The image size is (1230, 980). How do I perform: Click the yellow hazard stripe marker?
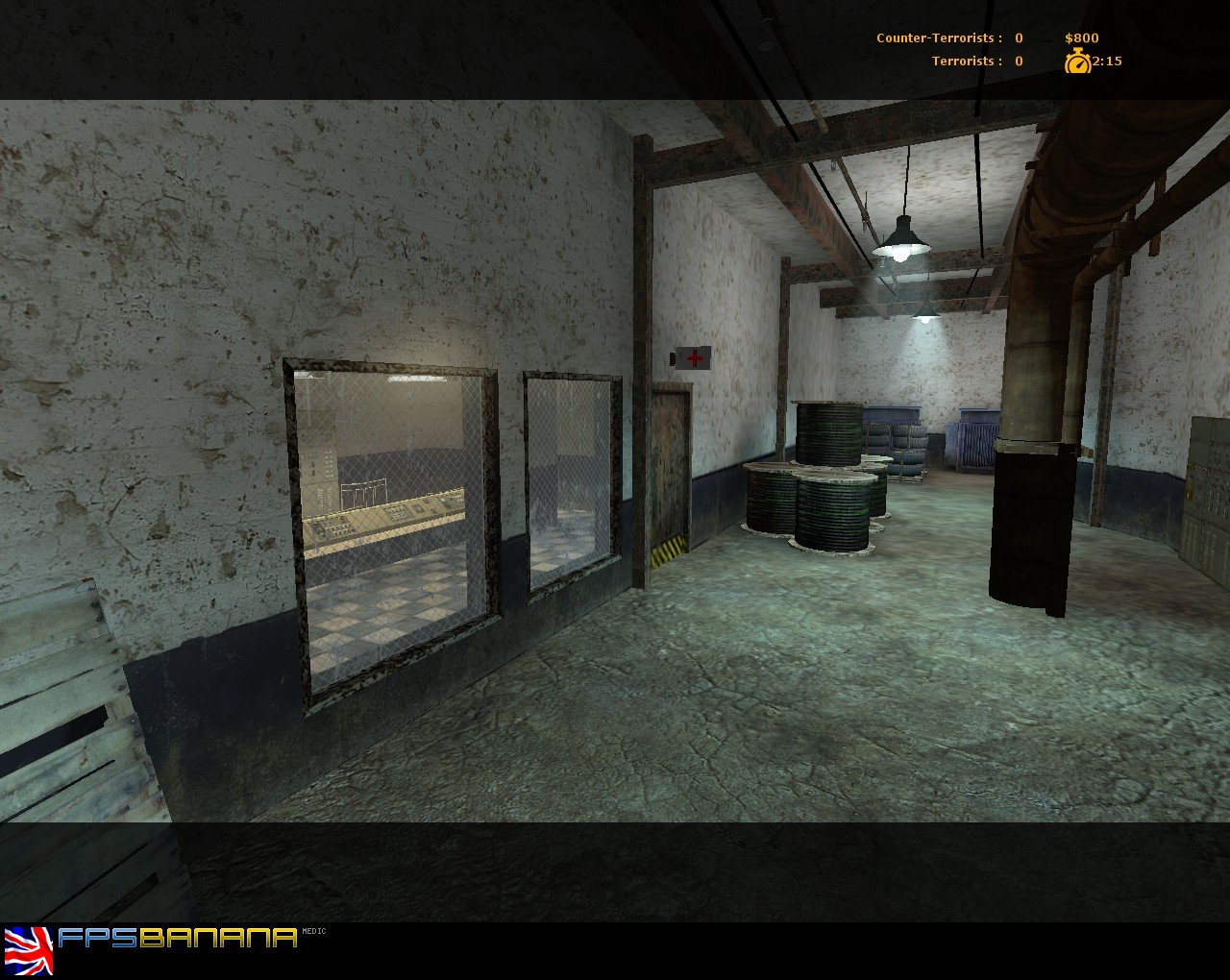[x=667, y=548]
